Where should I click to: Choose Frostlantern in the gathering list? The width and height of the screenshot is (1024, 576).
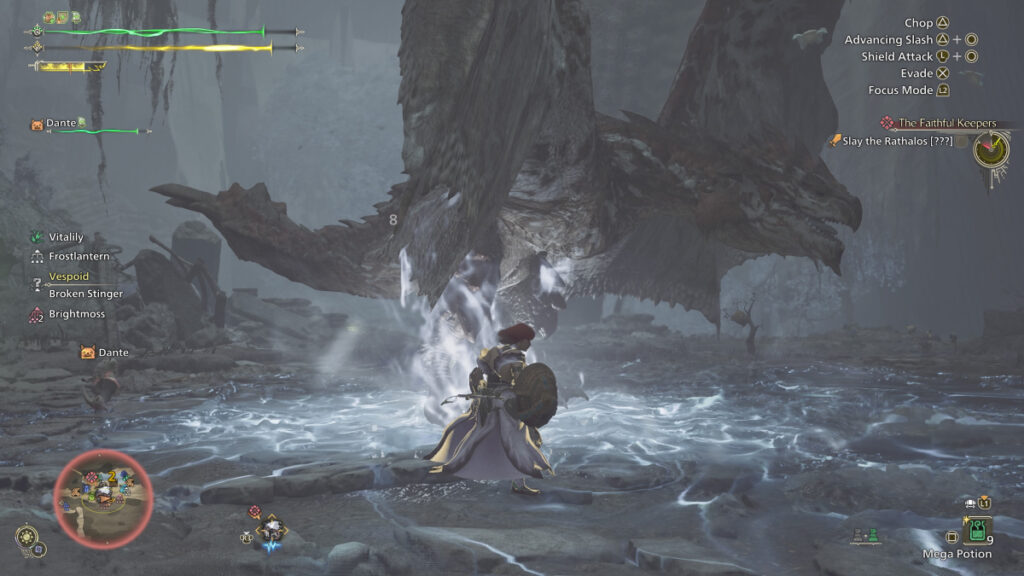click(x=78, y=257)
